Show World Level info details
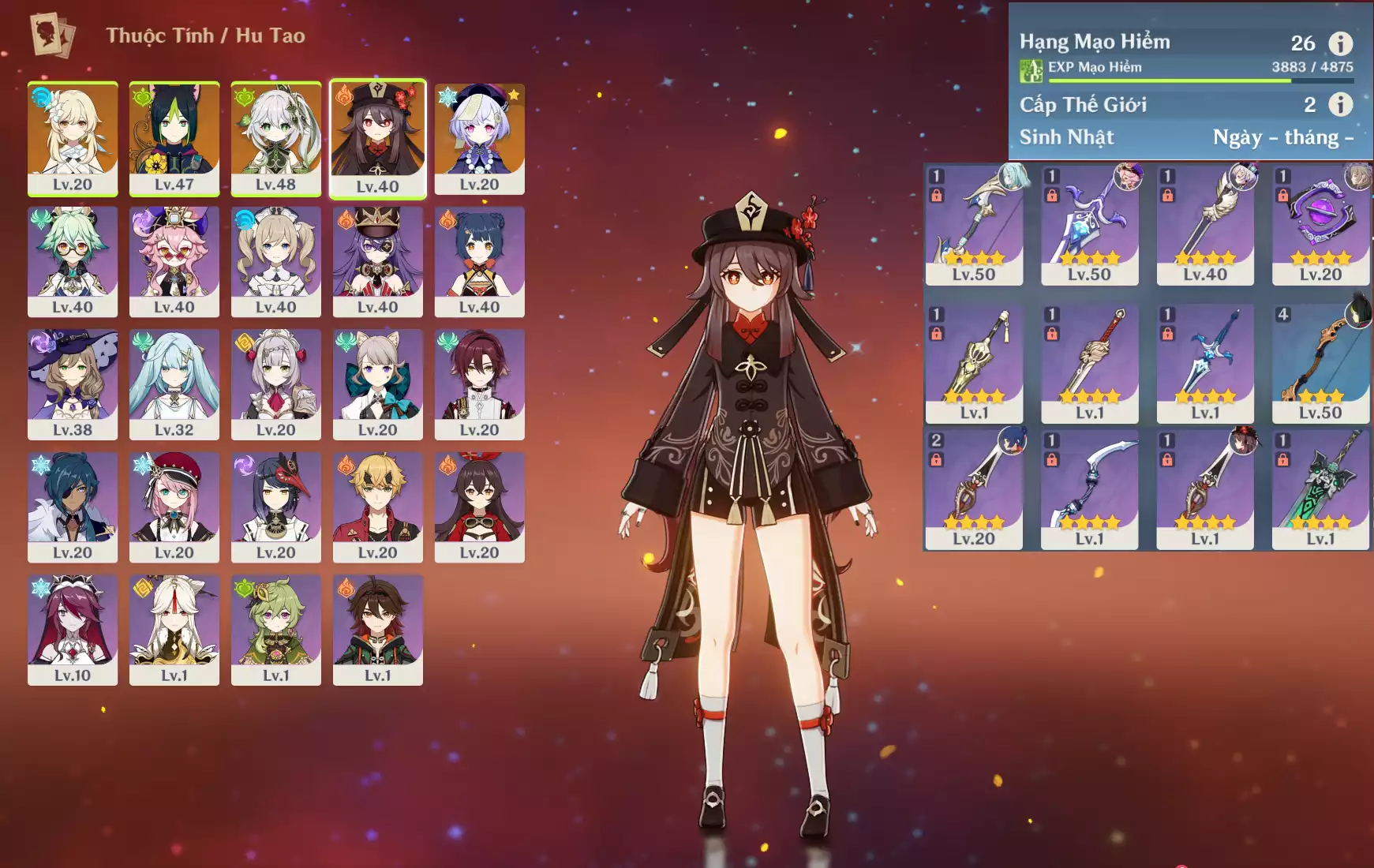Image resolution: width=1374 pixels, height=868 pixels. pos(1340,104)
